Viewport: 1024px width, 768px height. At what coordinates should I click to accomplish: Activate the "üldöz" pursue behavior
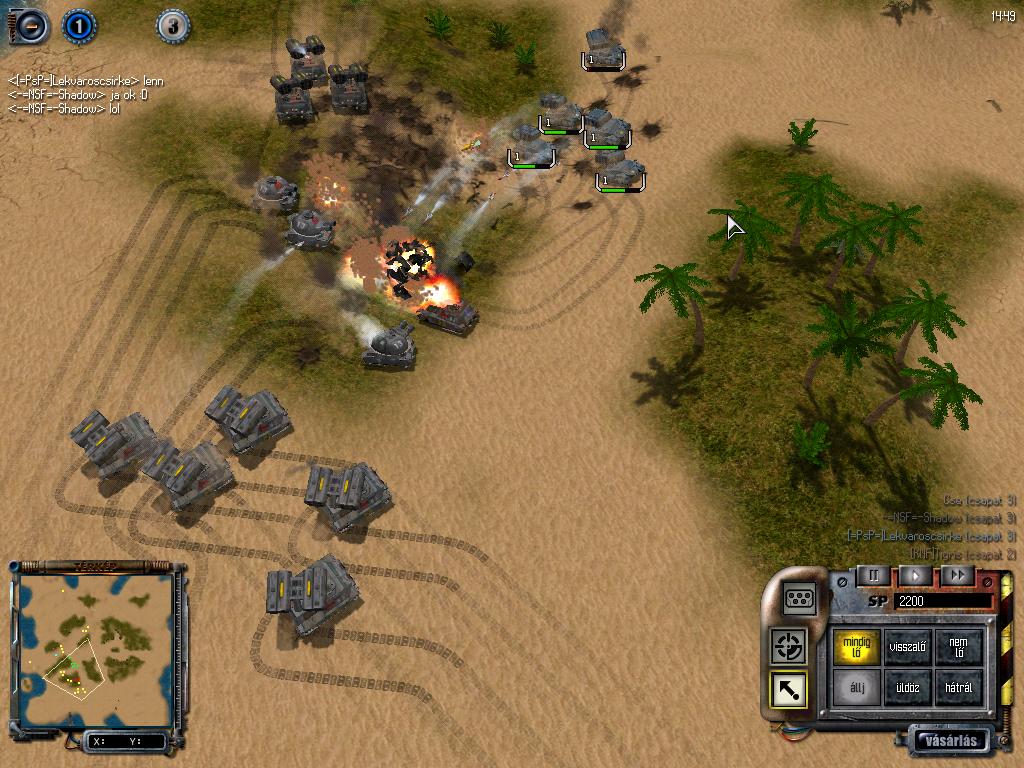(908, 689)
